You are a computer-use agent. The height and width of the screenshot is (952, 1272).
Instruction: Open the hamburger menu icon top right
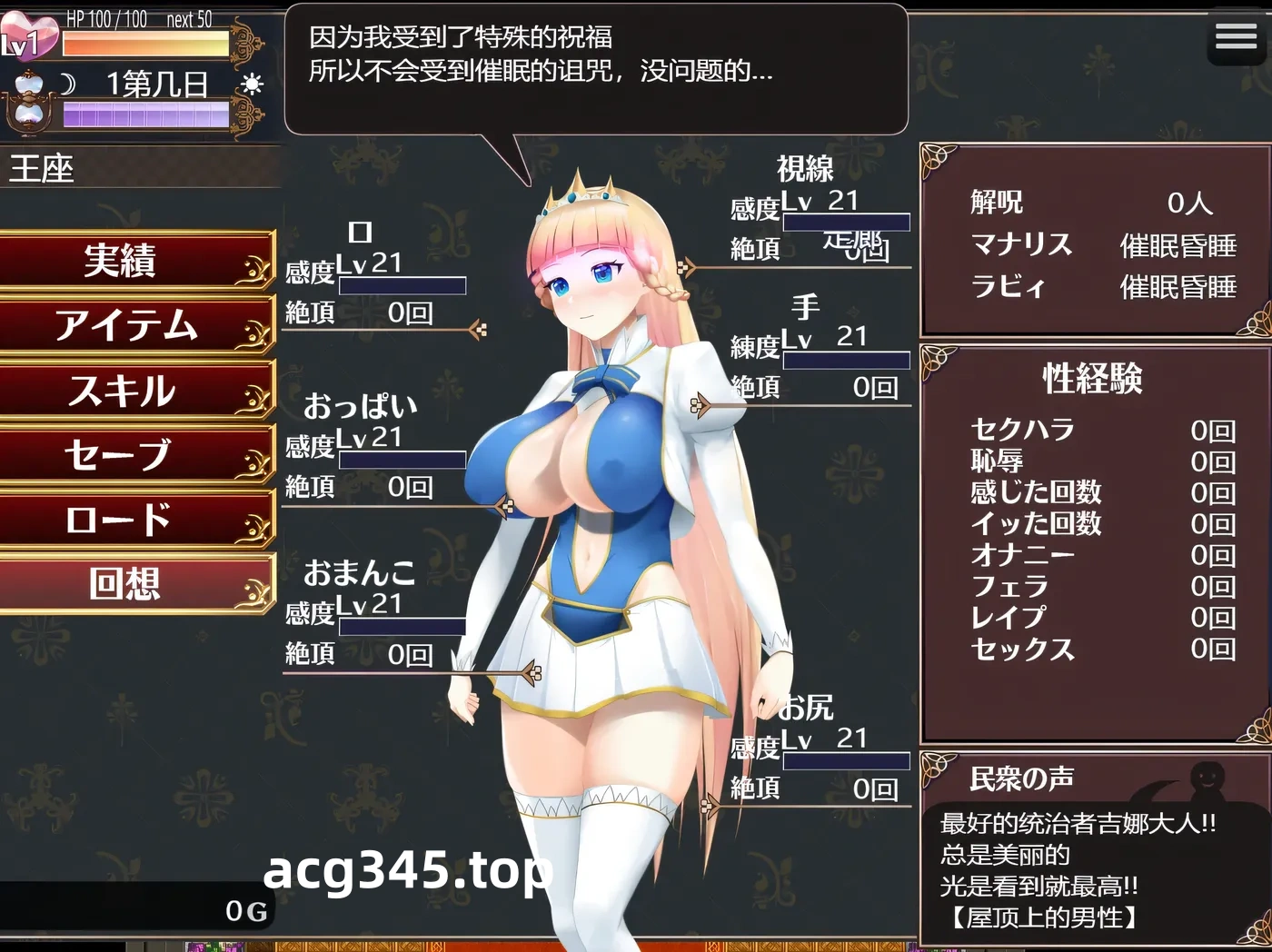1236,36
